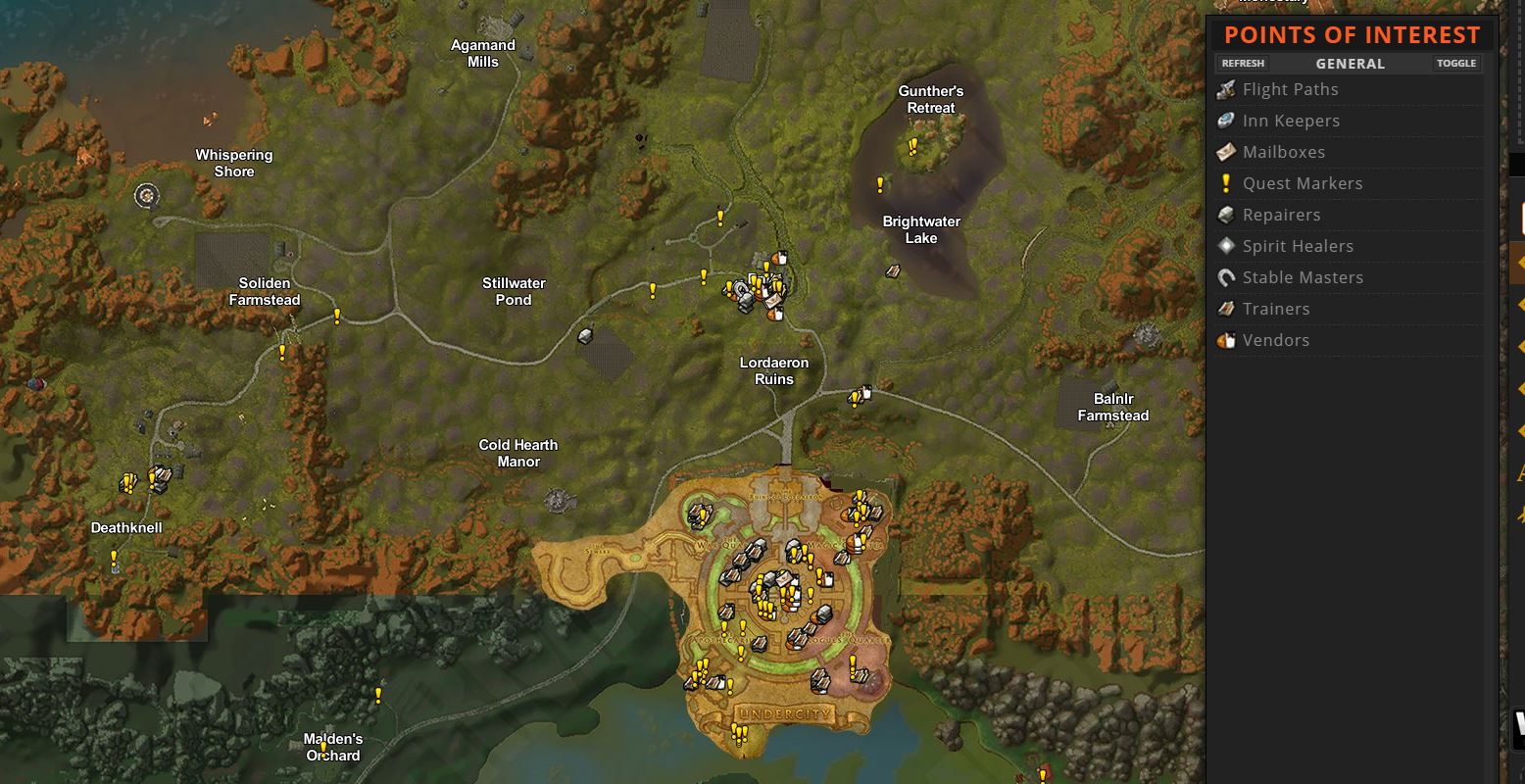The height and width of the screenshot is (784, 1525).
Task: Click the quest marker above Maiden's Orchard
Action: [x=378, y=695]
